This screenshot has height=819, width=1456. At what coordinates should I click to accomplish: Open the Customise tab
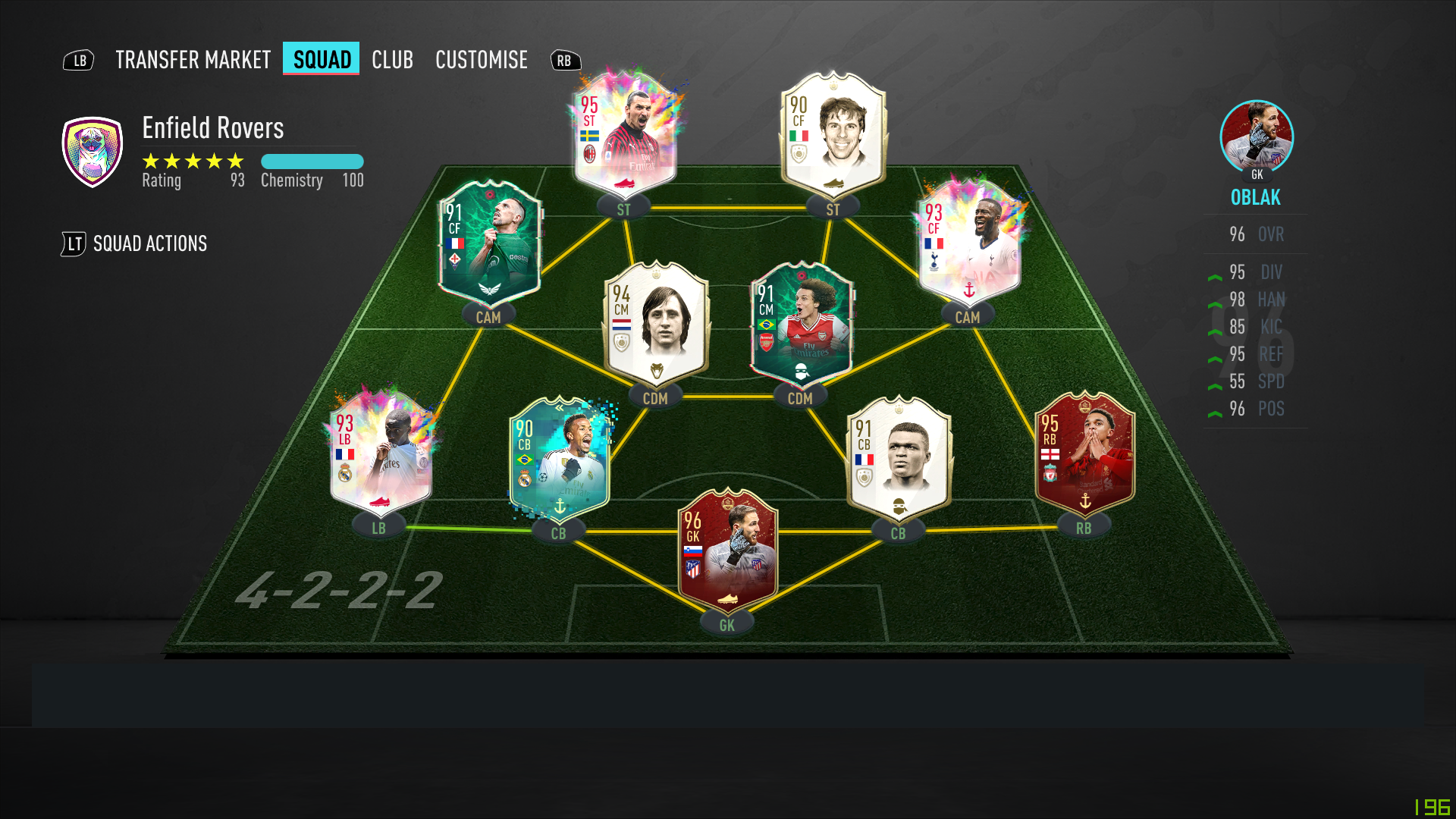click(x=482, y=60)
